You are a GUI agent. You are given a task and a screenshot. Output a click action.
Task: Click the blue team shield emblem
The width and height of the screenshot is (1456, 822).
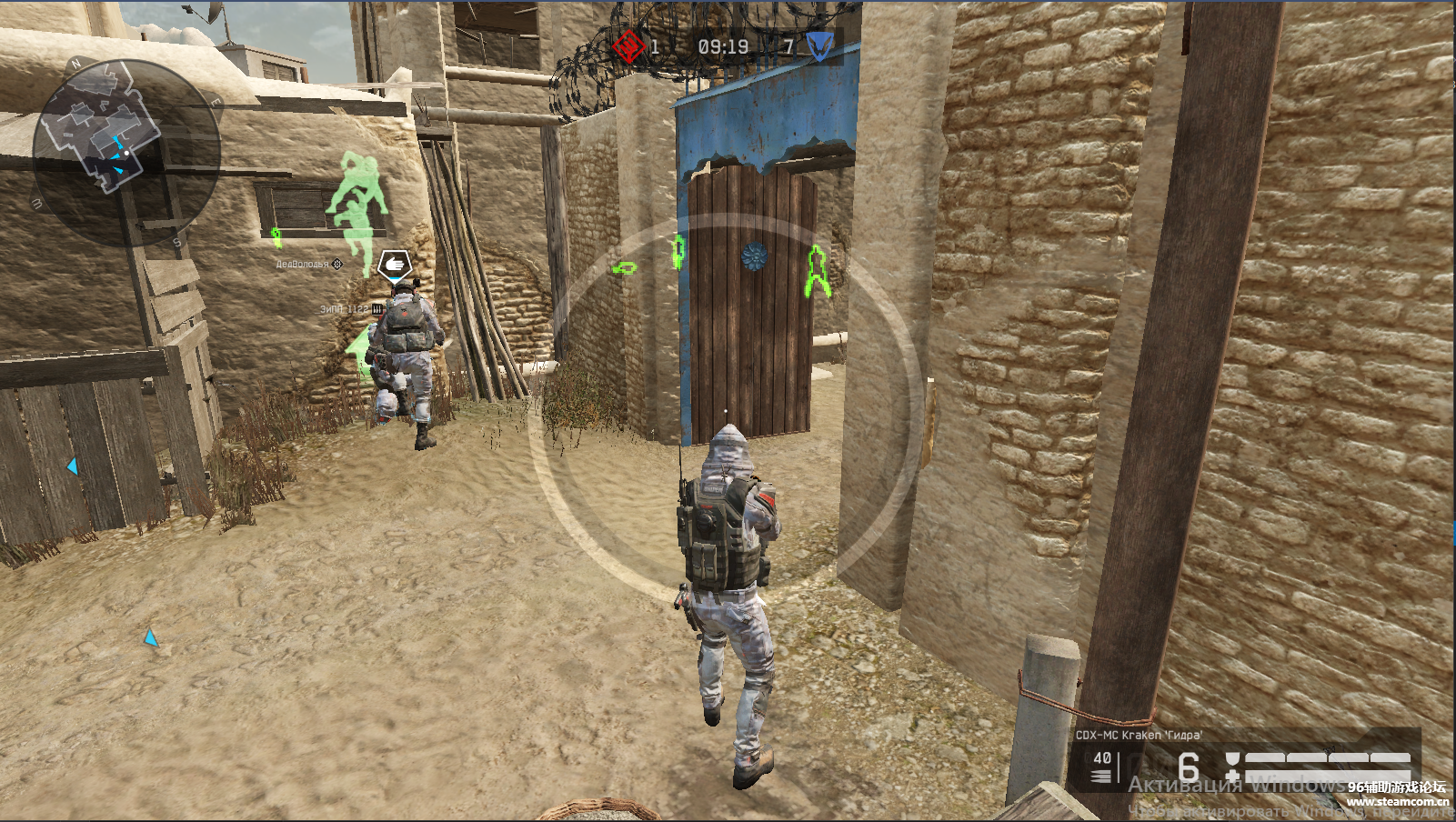point(819,45)
